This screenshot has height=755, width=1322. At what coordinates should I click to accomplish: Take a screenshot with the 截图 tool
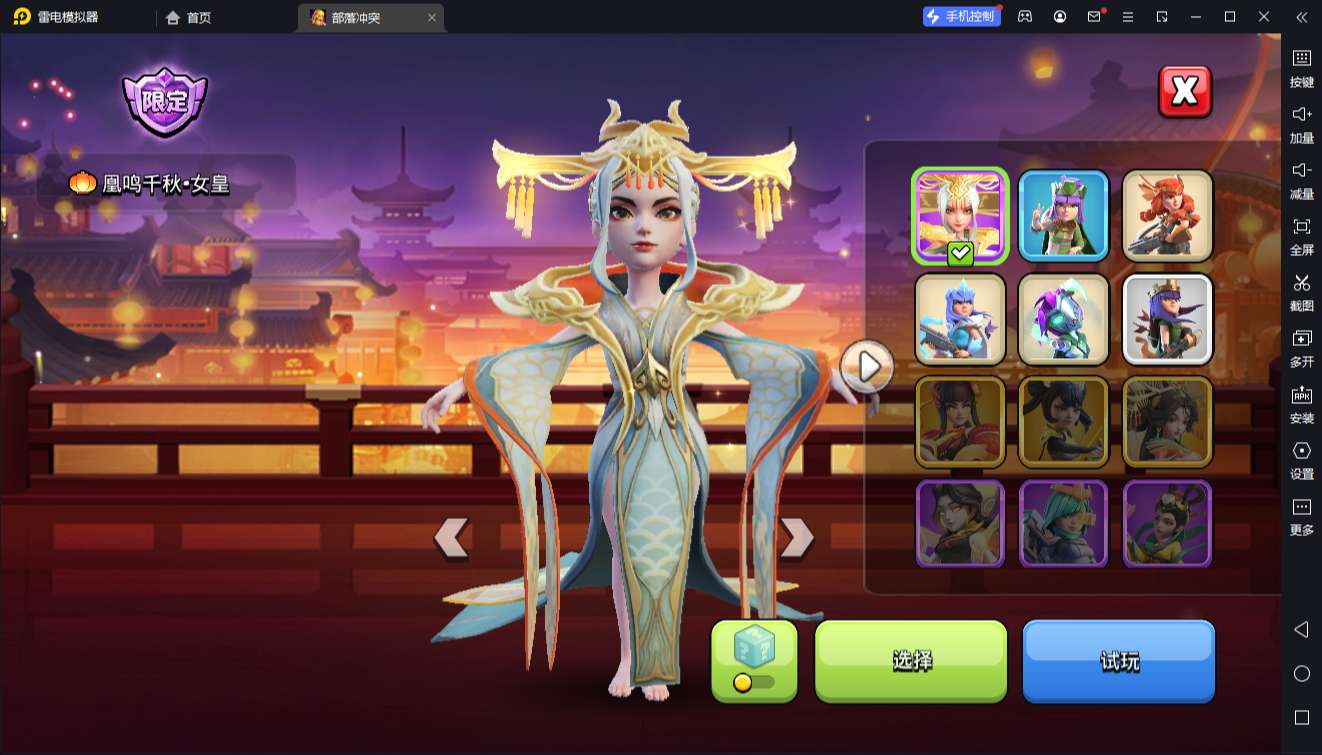tap(1301, 292)
